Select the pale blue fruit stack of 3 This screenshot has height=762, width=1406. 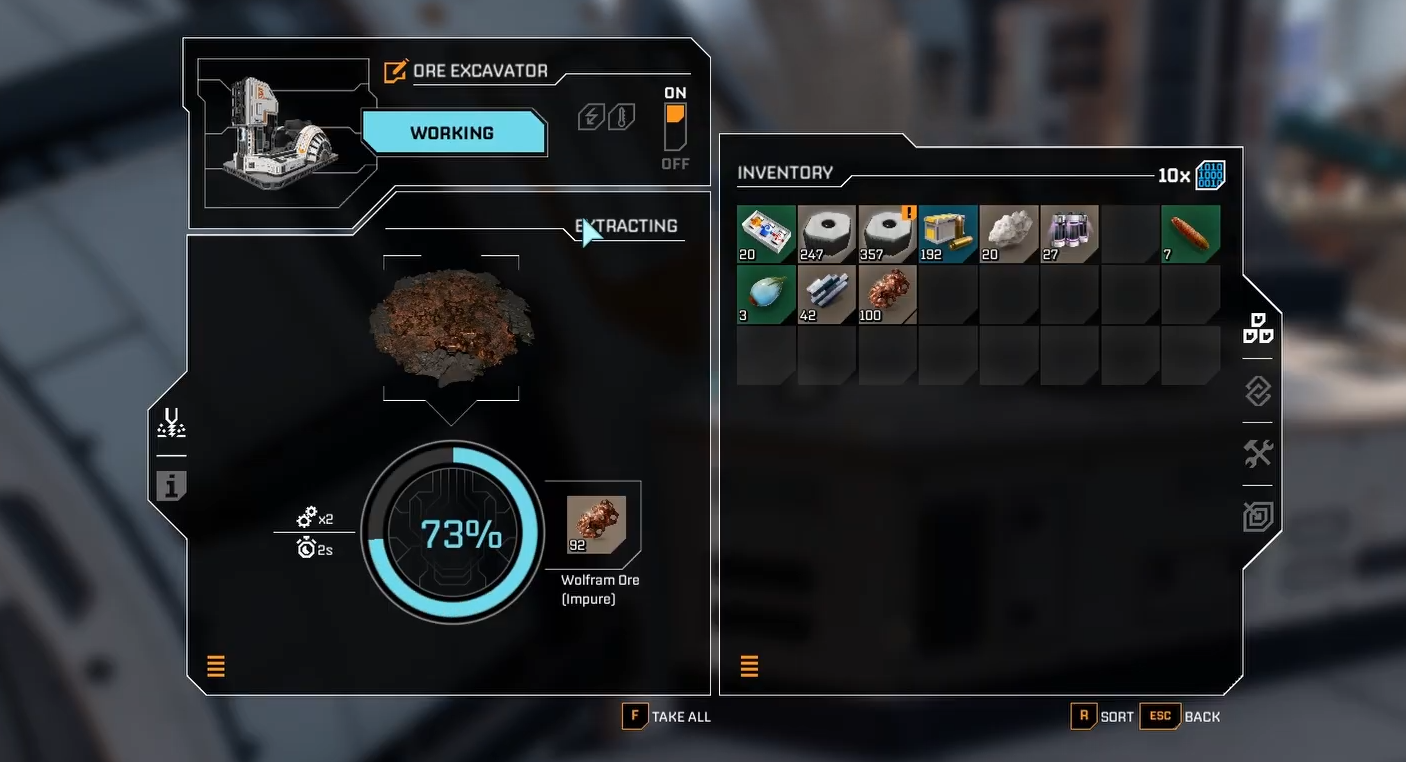coord(767,294)
